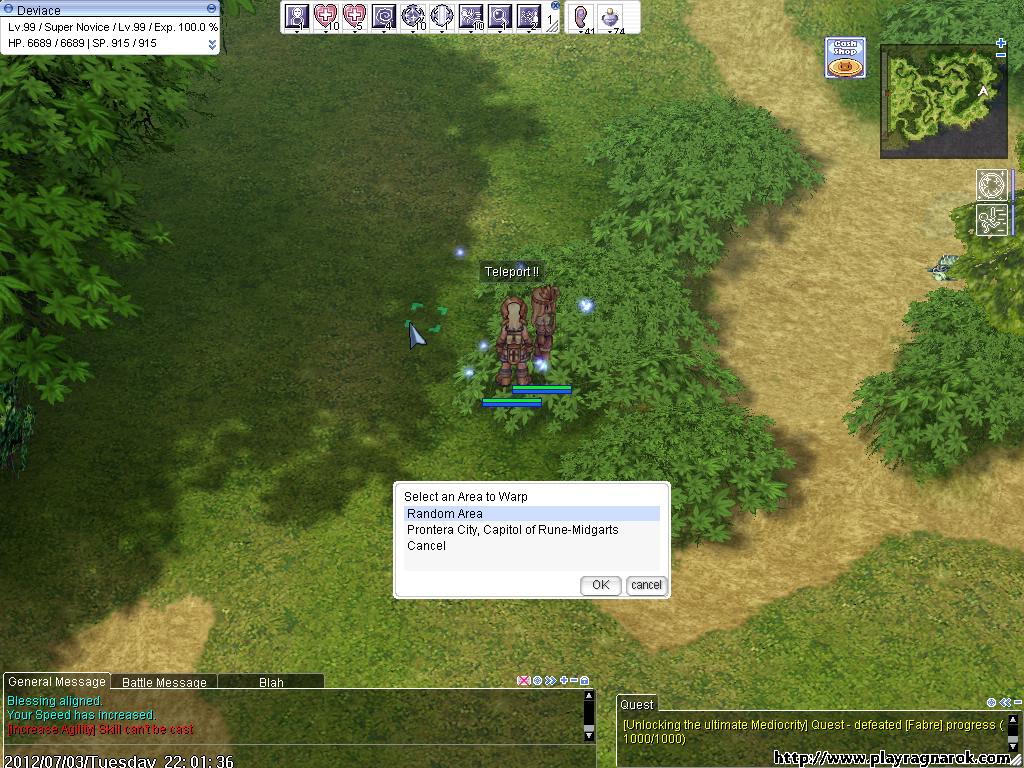The height and width of the screenshot is (768, 1024).
Task: Zoom in the minimap with plus
Action: tap(1001, 43)
